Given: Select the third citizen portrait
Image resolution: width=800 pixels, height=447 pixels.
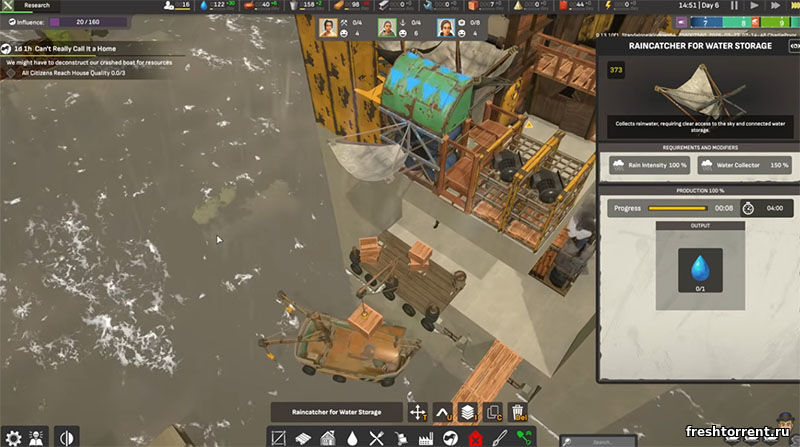Looking at the screenshot, I should (x=444, y=28).
